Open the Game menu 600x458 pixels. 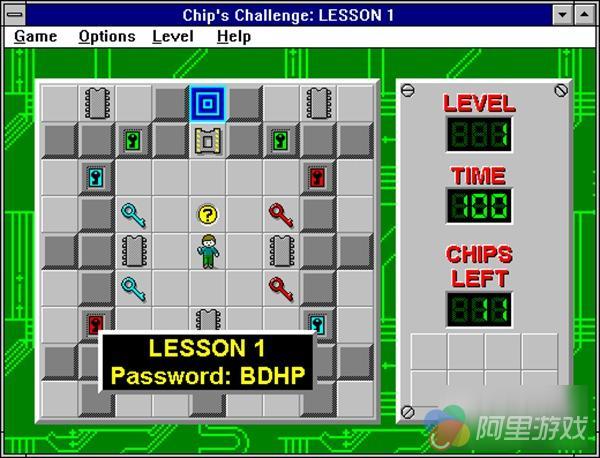pos(35,36)
